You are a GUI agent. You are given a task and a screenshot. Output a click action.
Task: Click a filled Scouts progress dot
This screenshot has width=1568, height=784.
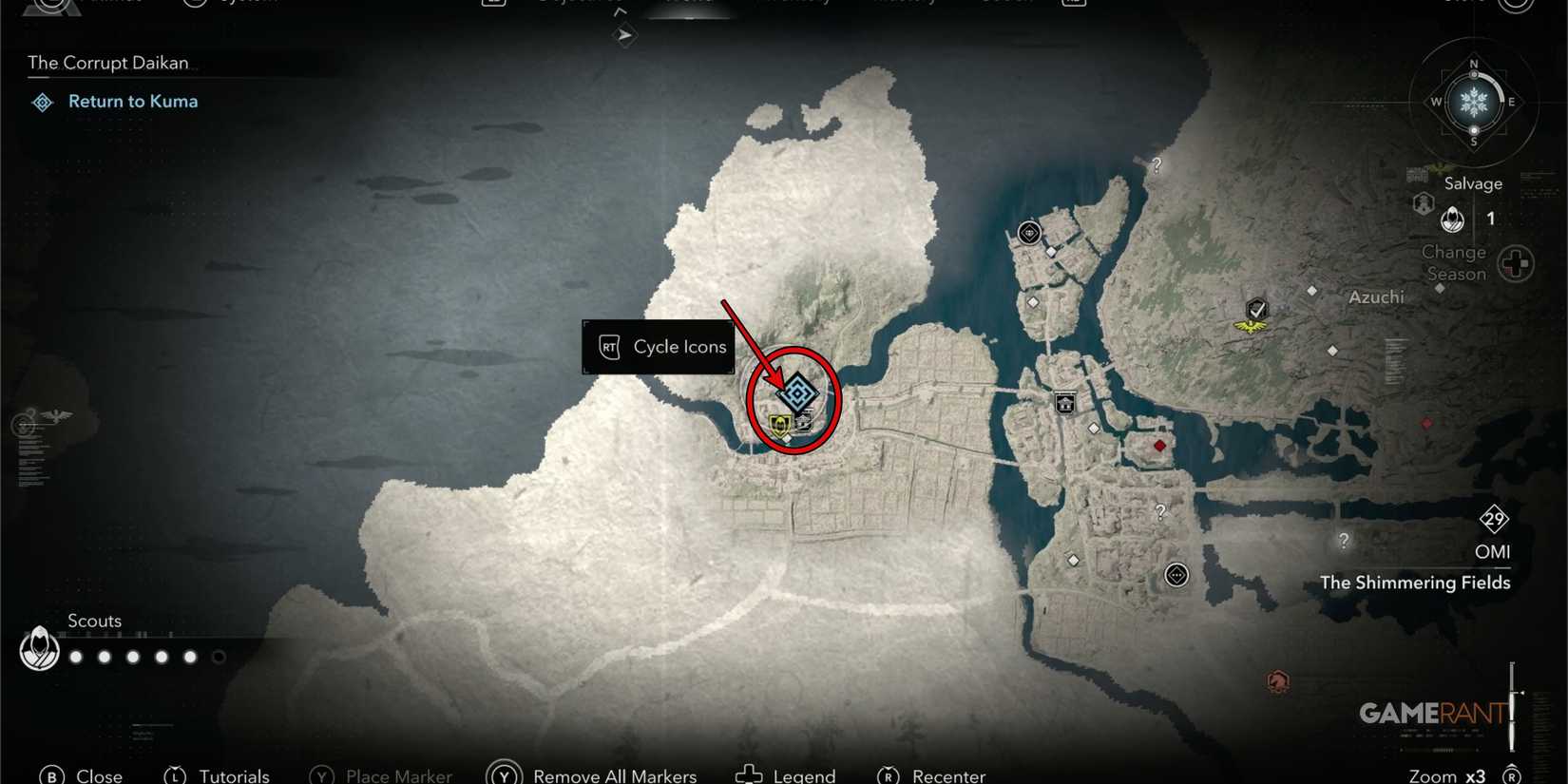[x=75, y=656]
